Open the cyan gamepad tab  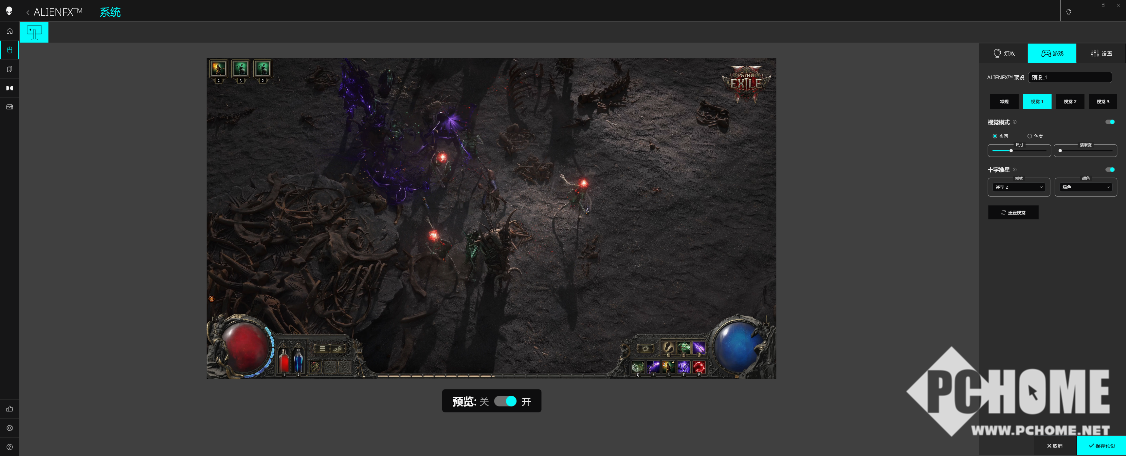tap(1052, 54)
